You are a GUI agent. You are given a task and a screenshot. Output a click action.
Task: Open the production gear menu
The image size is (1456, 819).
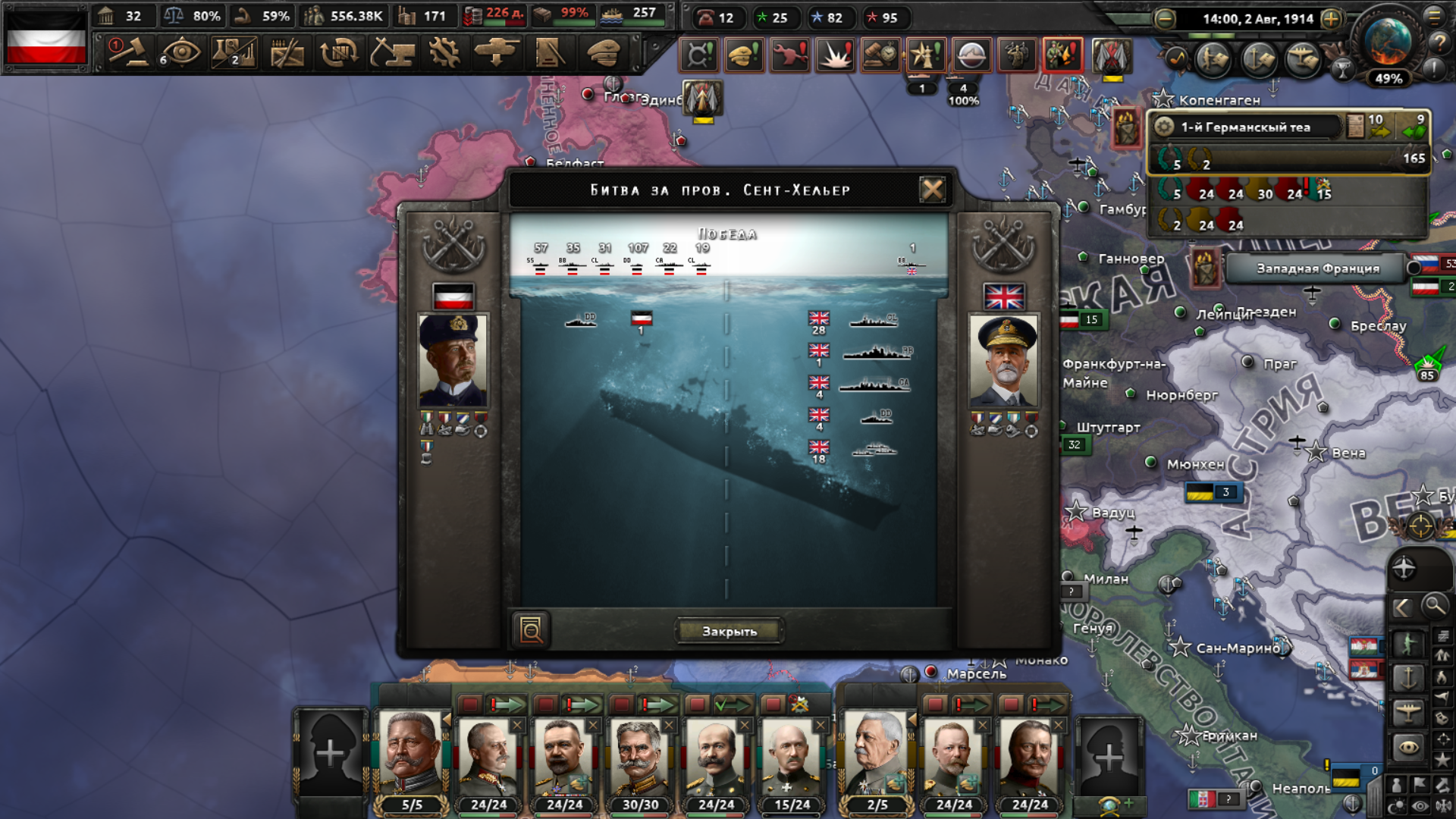pos(444,54)
